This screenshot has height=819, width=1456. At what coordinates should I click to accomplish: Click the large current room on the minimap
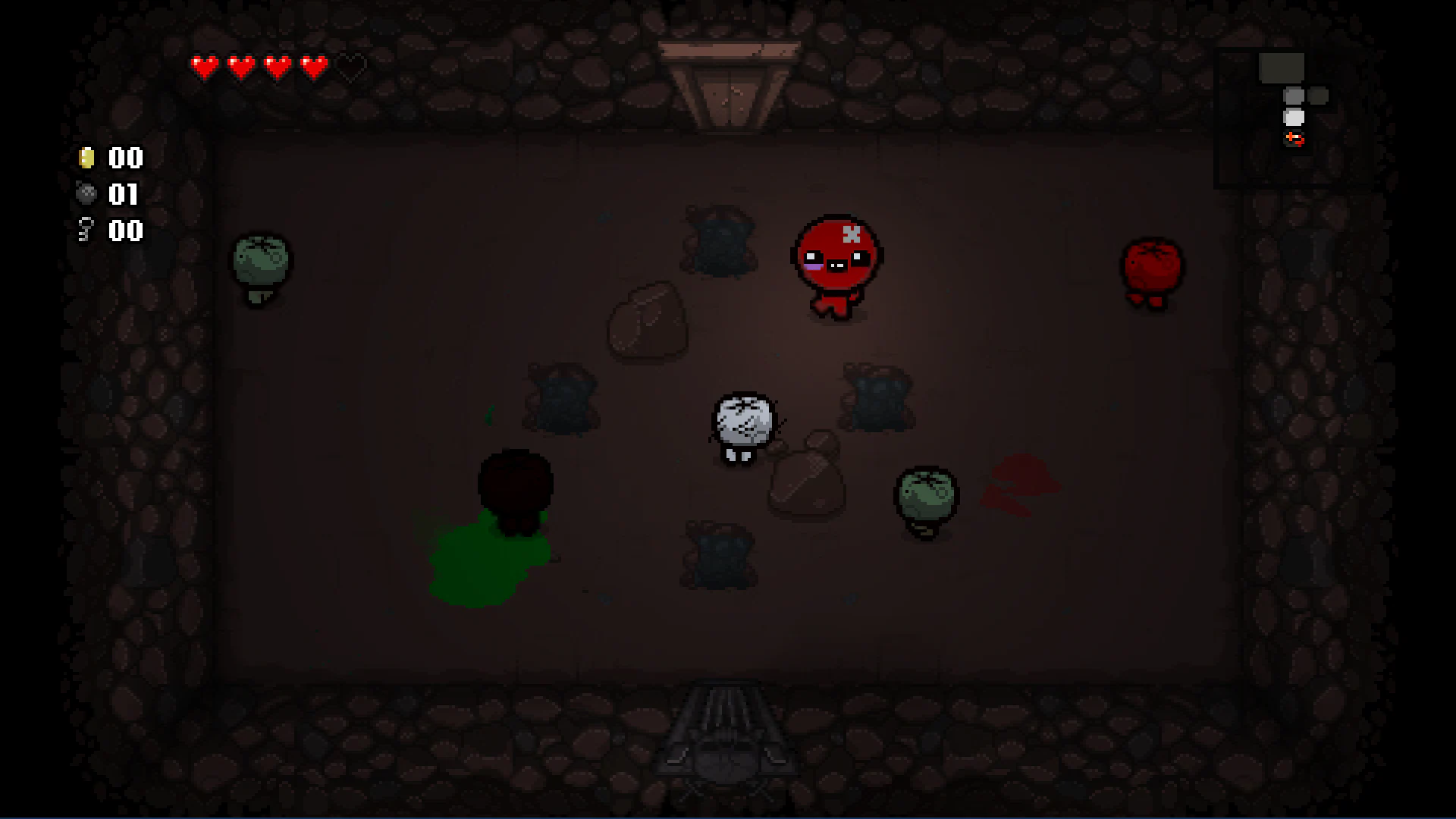(1282, 68)
